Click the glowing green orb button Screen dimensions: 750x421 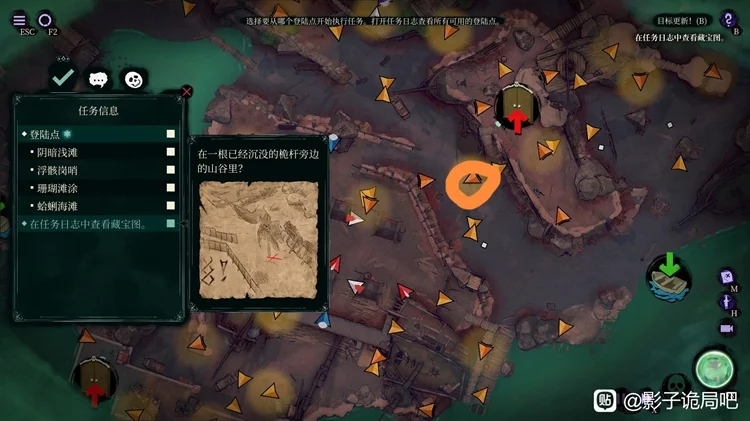point(714,368)
